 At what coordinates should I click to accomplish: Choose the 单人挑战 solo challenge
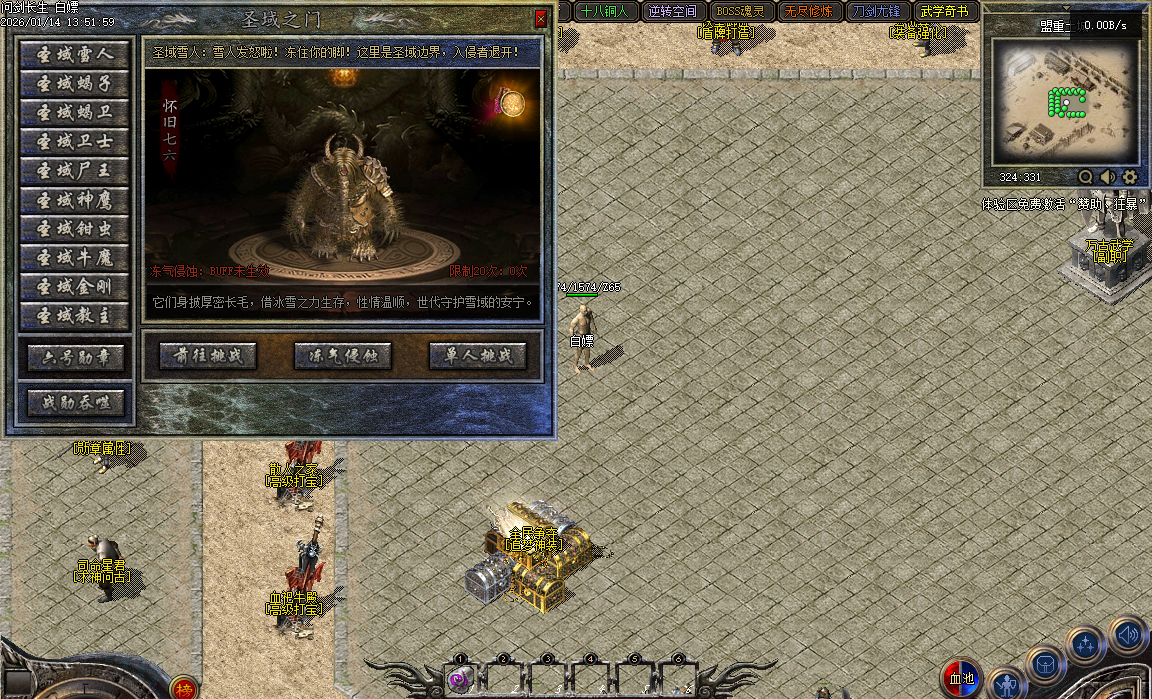point(477,356)
